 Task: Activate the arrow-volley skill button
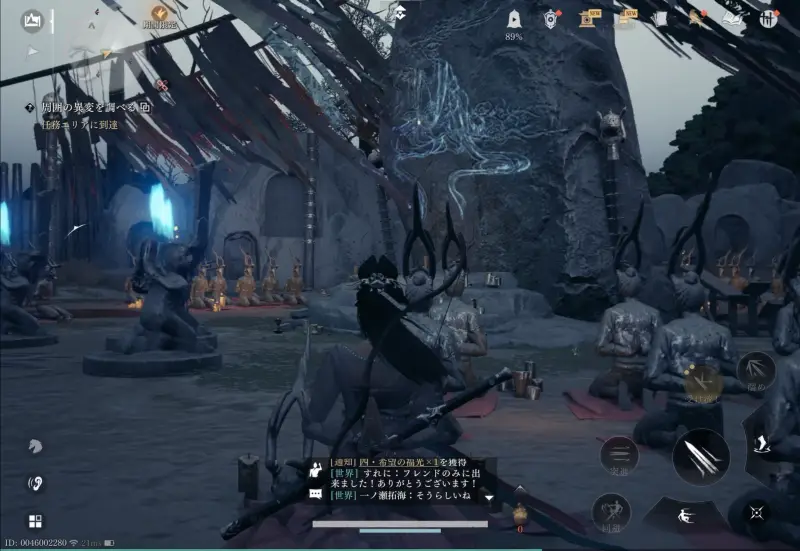(756, 371)
